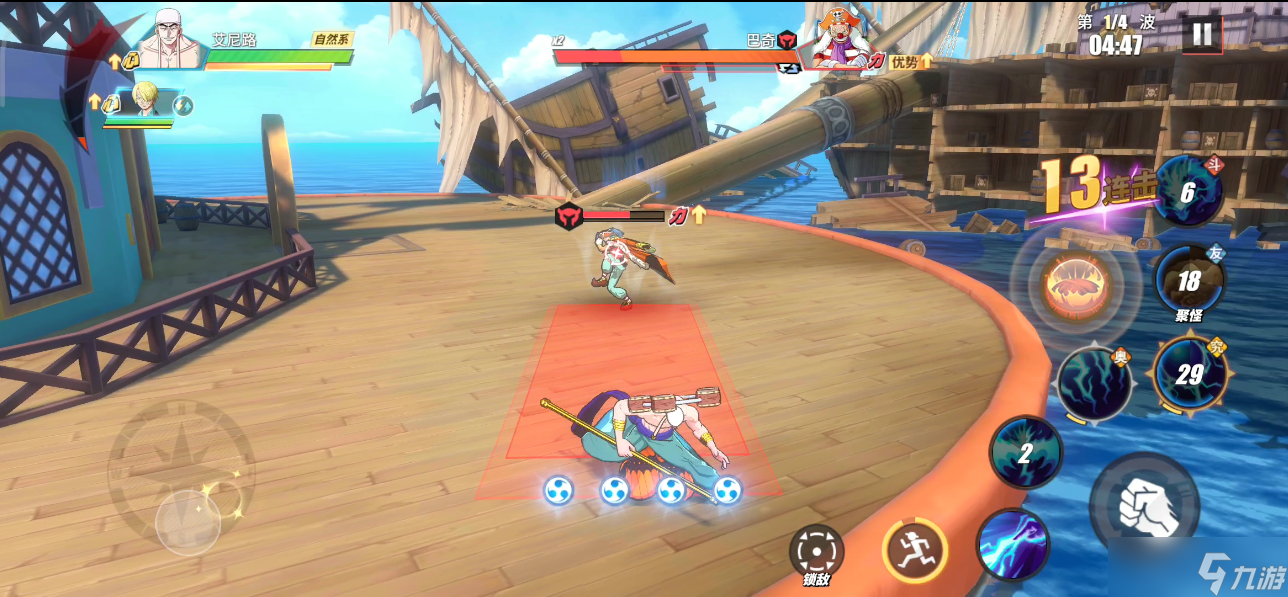Screen dimensions: 1288x597
Task: Pause the battle
Action: (1201, 35)
